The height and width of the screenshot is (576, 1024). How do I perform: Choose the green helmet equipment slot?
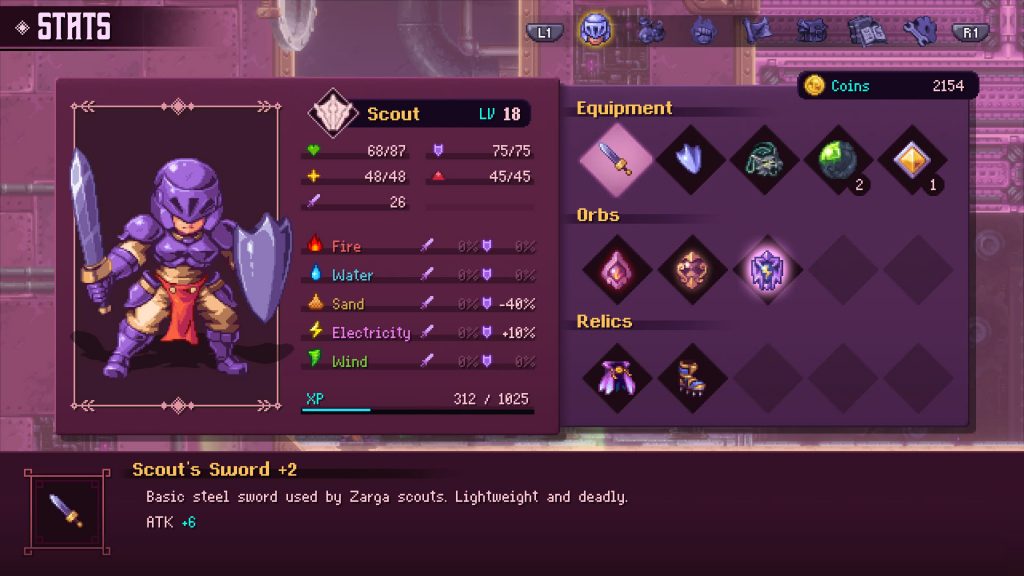coord(765,159)
